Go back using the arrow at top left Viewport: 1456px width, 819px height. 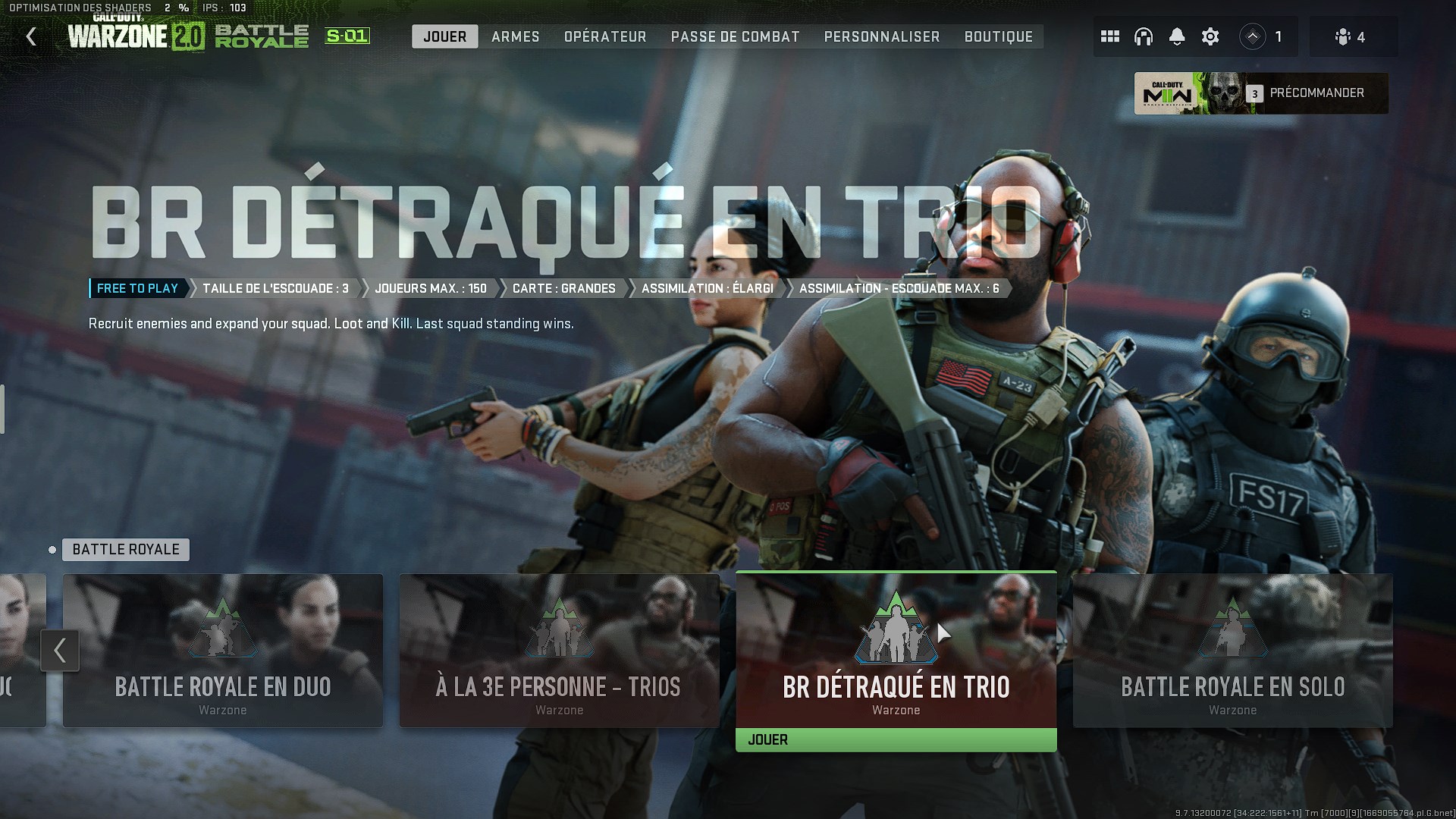[30, 36]
